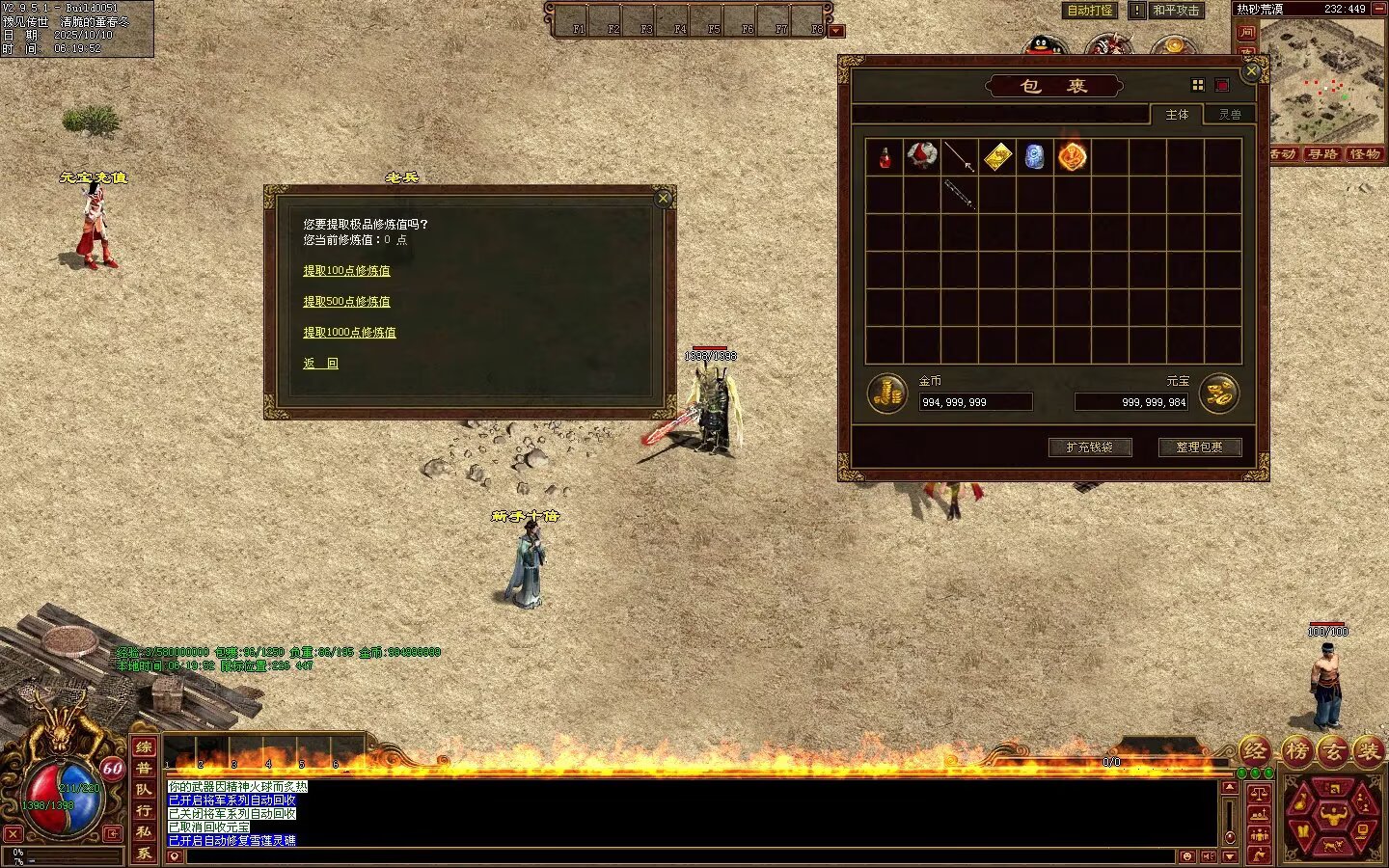Choose the extract 100 cultivation points option
The height and width of the screenshot is (868, 1389).
(x=346, y=271)
